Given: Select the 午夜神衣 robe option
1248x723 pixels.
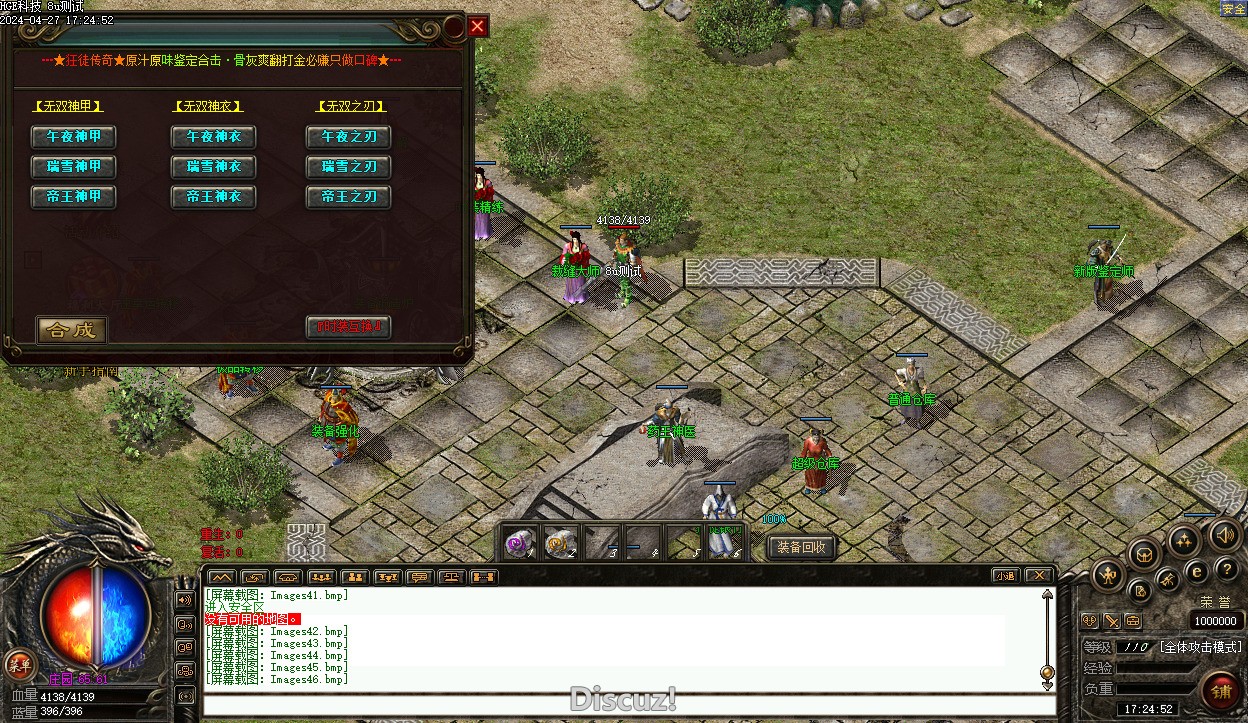Looking at the screenshot, I should [213, 137].
